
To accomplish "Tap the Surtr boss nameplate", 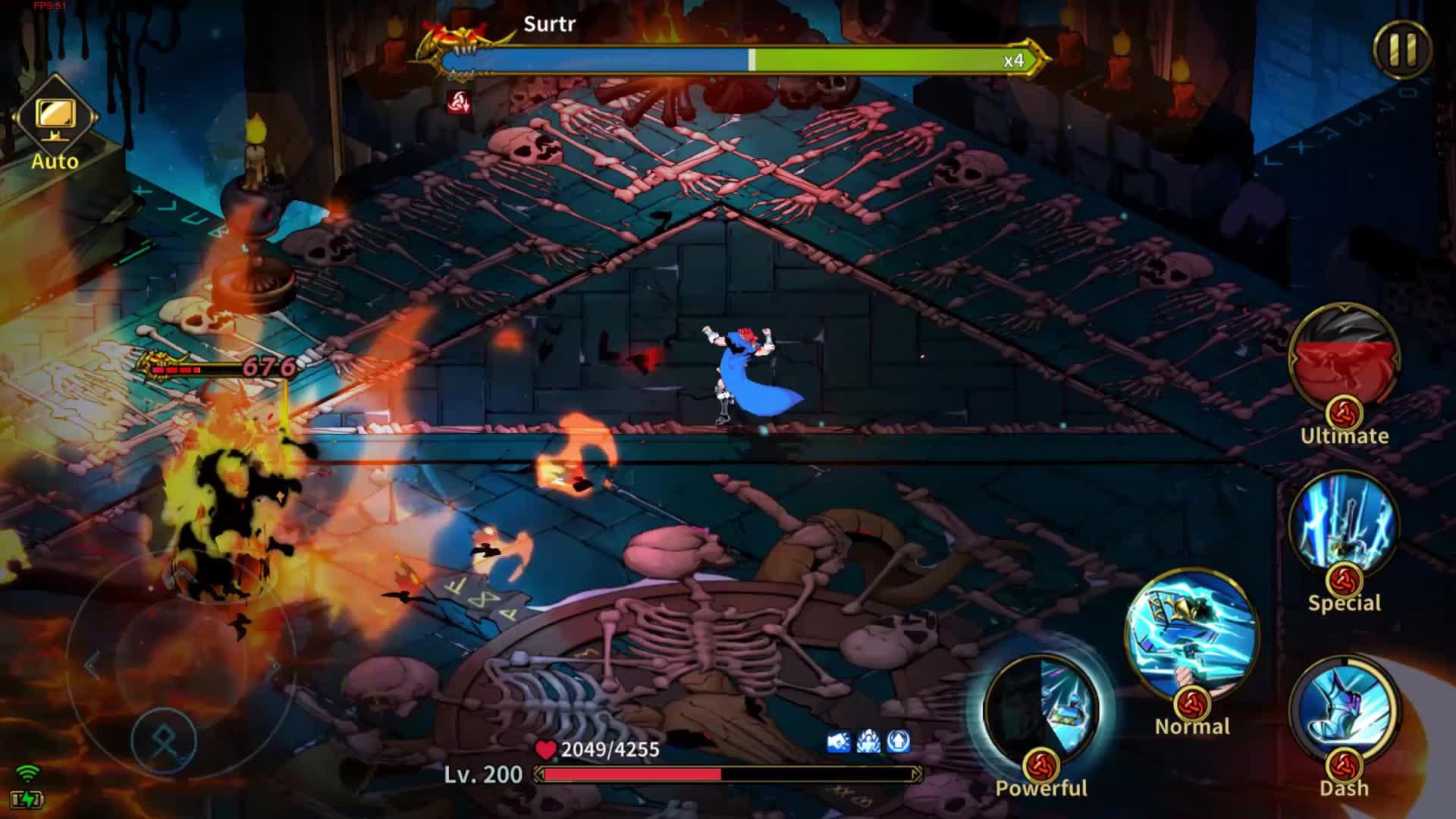I will click(549, 25).
